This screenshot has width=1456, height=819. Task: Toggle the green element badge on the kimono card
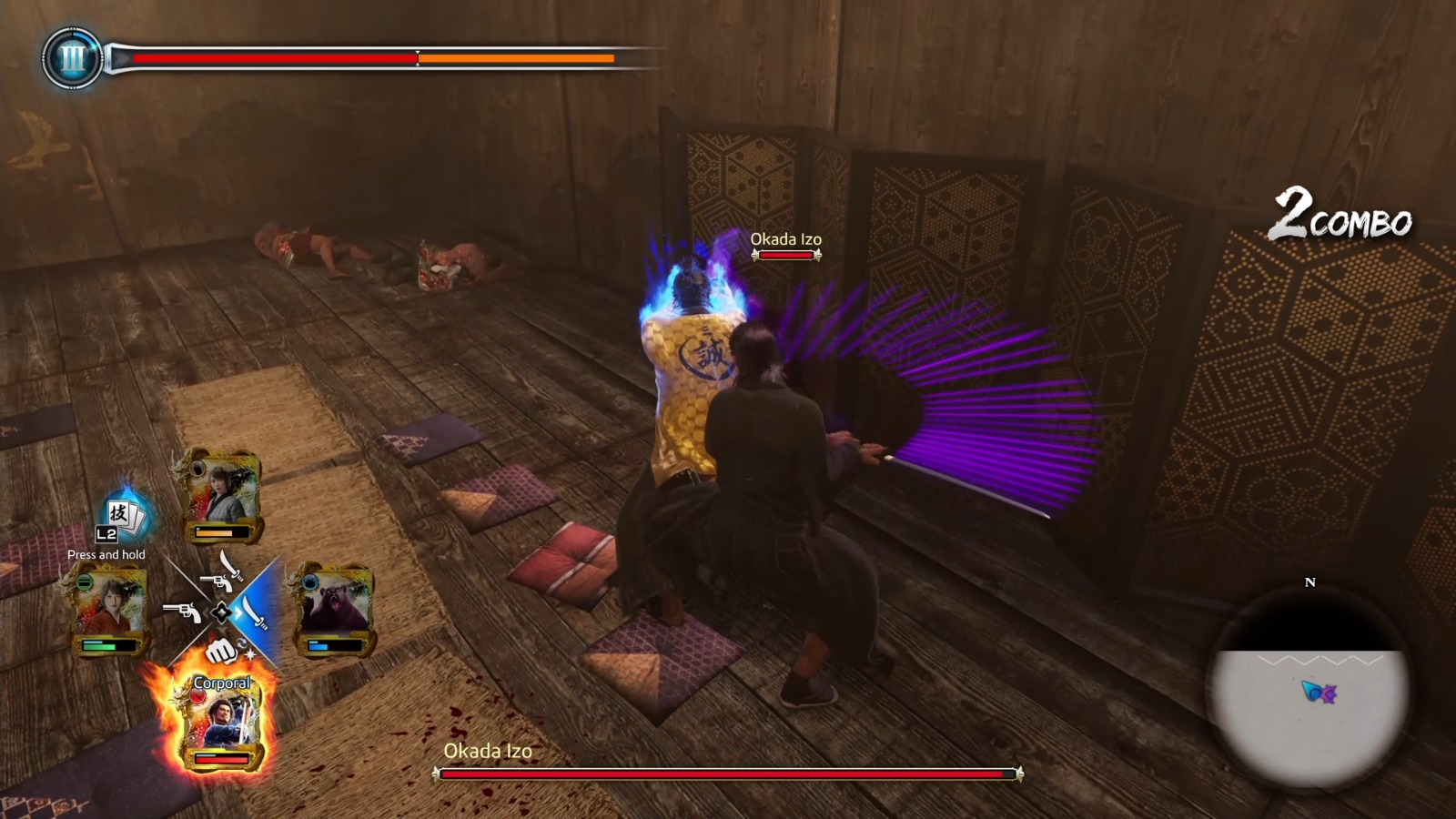click(84, 581)
